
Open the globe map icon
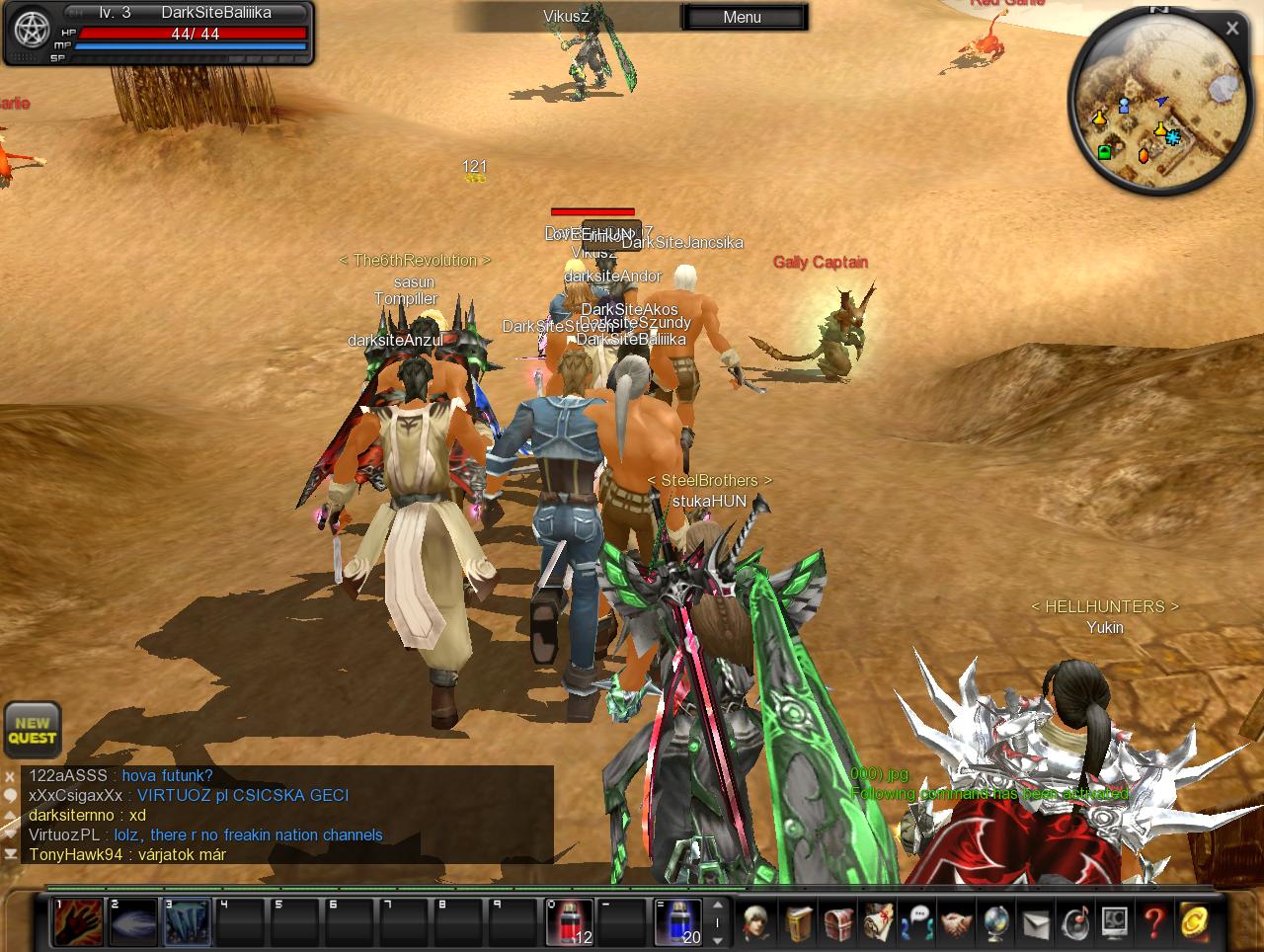(995, 922)
